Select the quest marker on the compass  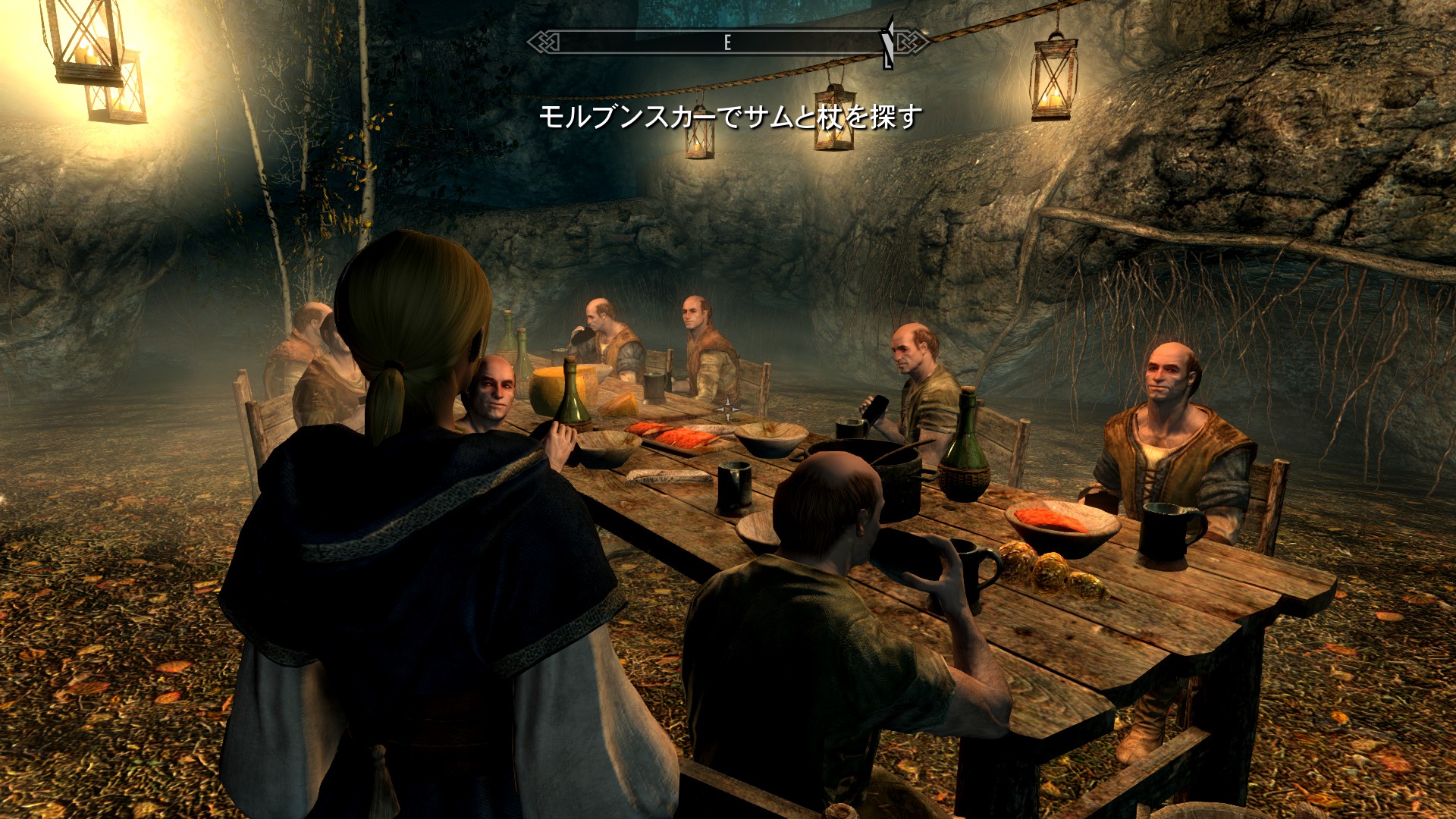[x=888, y=42]
